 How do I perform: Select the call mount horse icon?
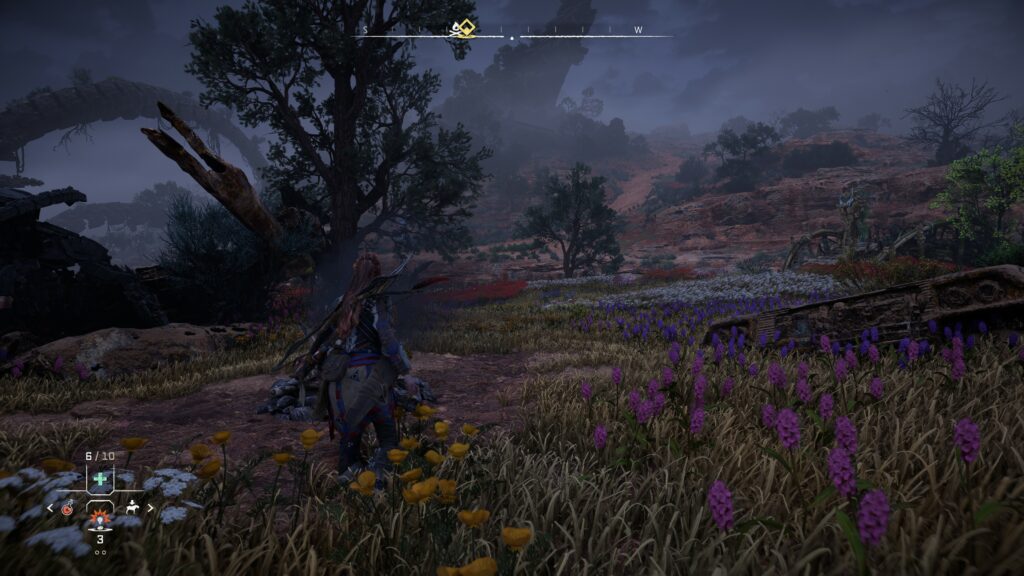tap(132, 508)
